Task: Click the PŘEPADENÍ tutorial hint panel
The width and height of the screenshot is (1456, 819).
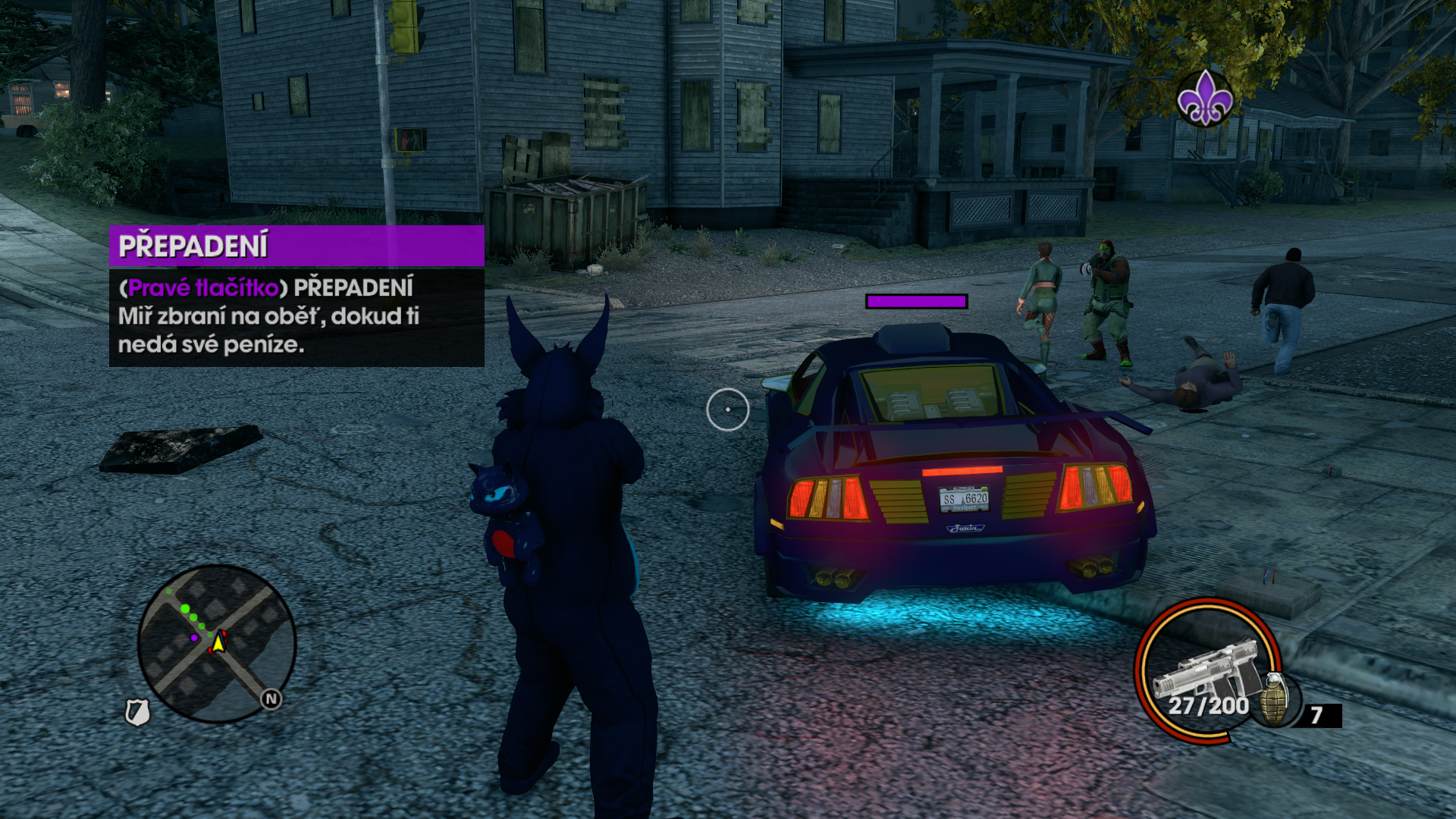Action: tap(297, 297)
